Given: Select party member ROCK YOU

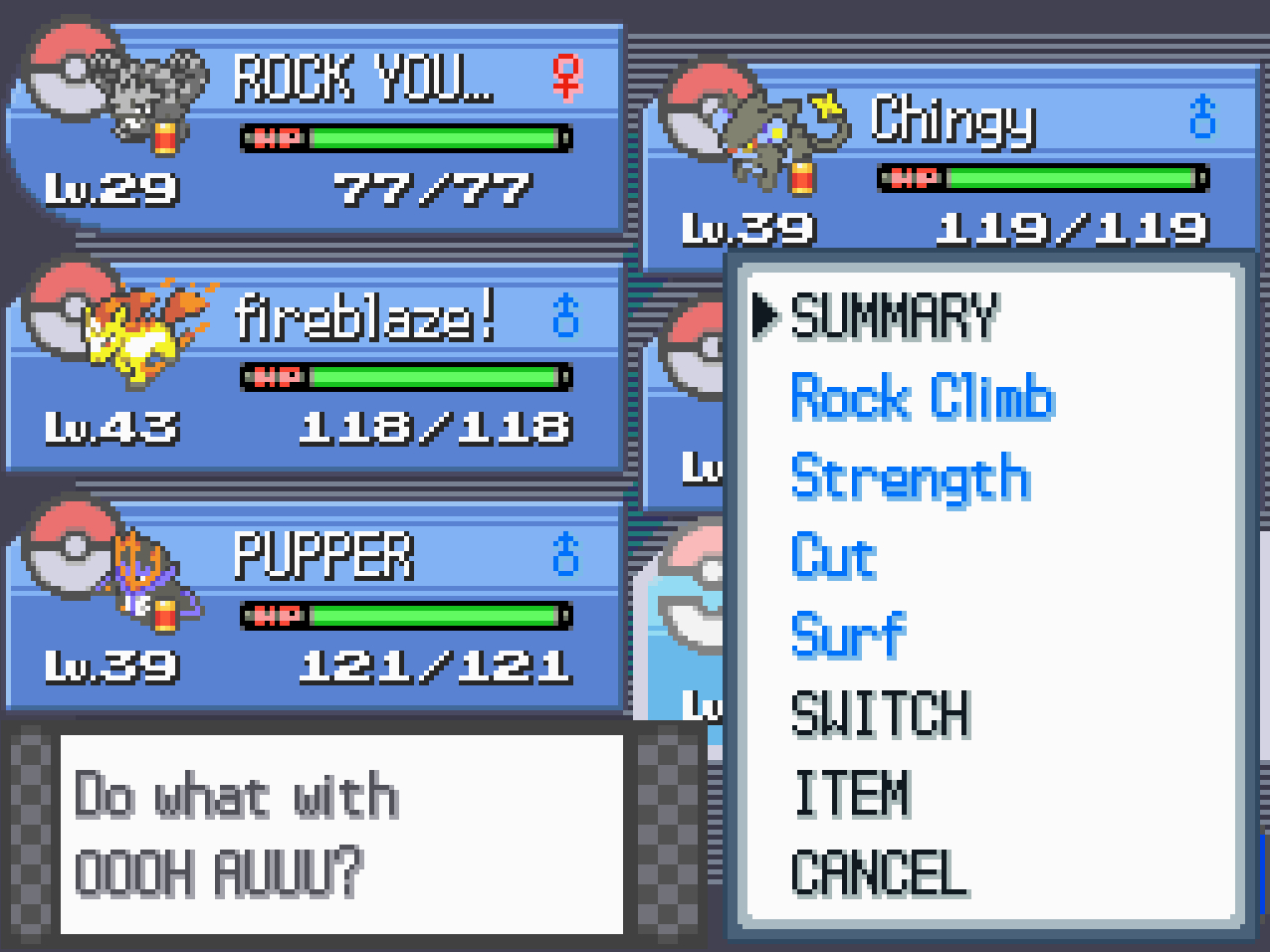Looking at the screenshot, I should (314, 129).
